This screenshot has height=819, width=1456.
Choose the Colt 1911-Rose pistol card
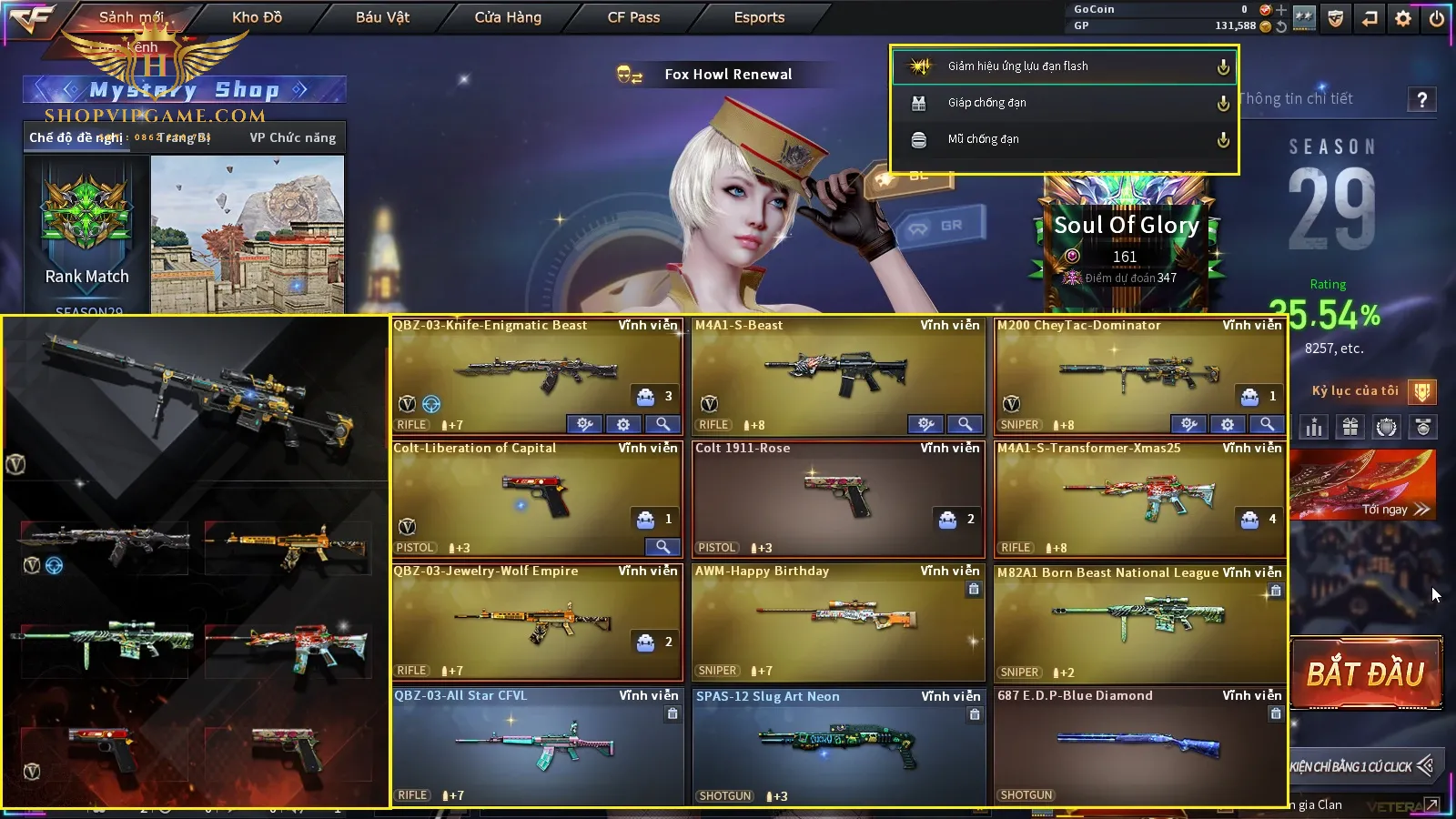pos(837,498)
